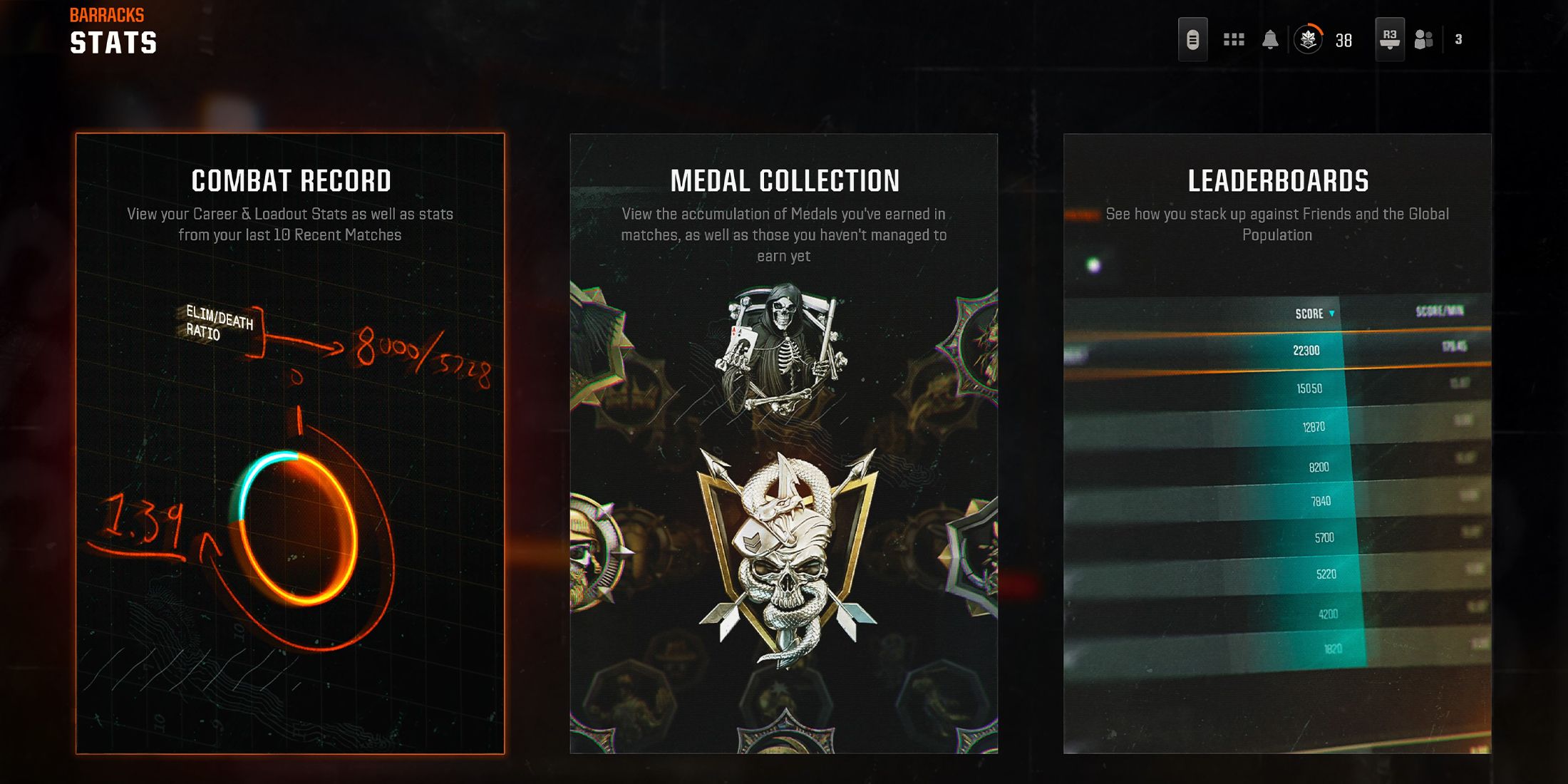Image resolution: width=1568 pixels, height=784 pixels.
Task: Show notifications via the bell icon
Action: (1270, 40)
